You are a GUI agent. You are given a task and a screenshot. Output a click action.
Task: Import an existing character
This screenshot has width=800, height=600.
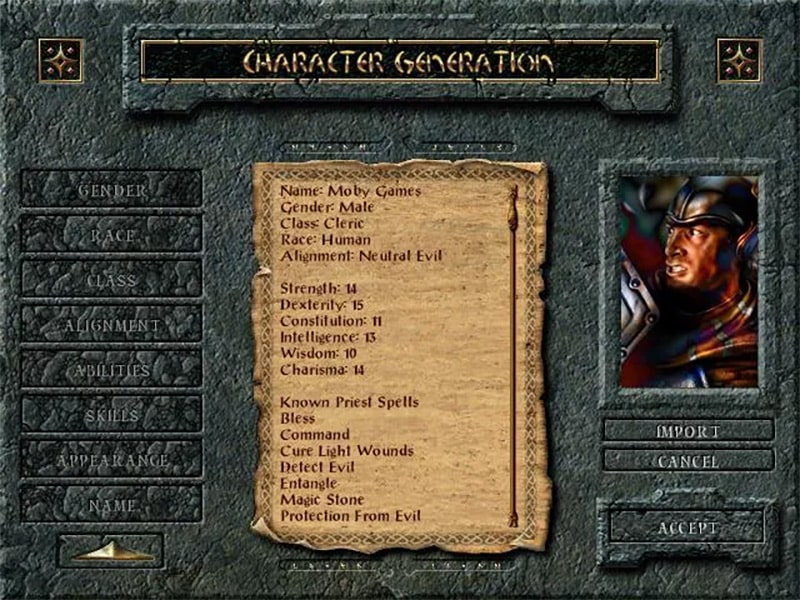[688, 431]
